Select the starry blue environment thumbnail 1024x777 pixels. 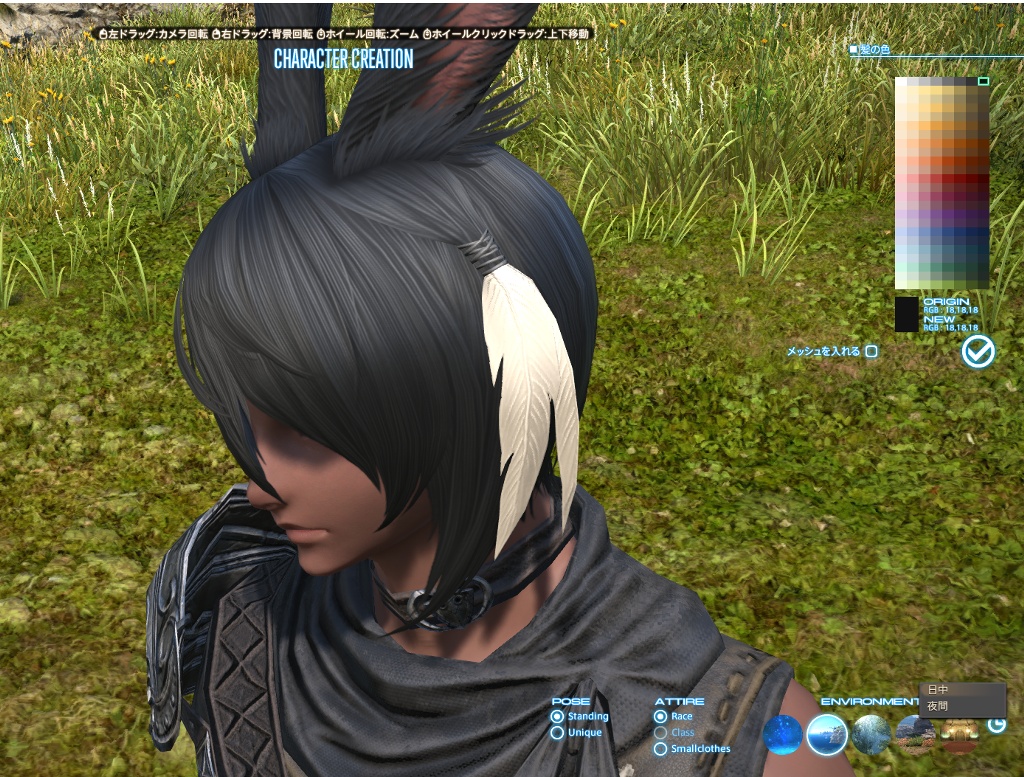(x=782, y=735)
